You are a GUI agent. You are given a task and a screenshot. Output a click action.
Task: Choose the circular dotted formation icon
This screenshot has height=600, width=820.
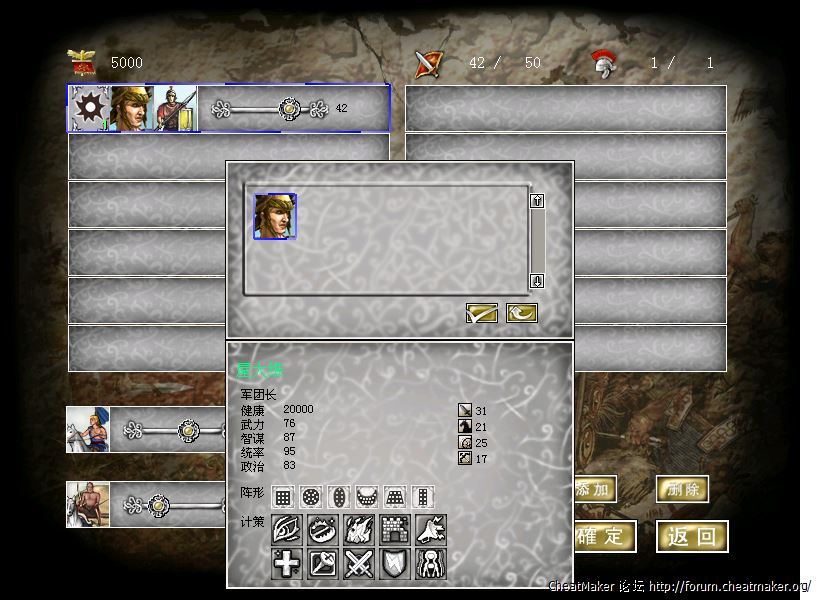coord(311,497)
